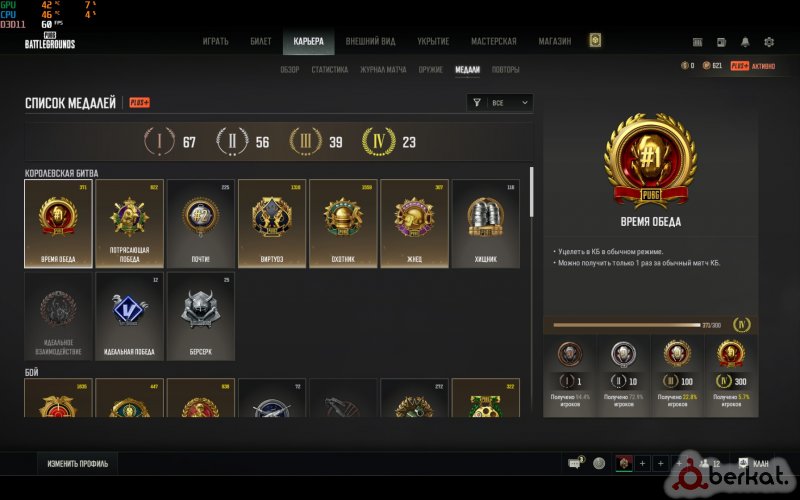Viewport: 800px width, 500px height.
Task: Select the ПОТРЯСАЮЩАЯ ПОБЕДА medal
Action: point(129,223)
